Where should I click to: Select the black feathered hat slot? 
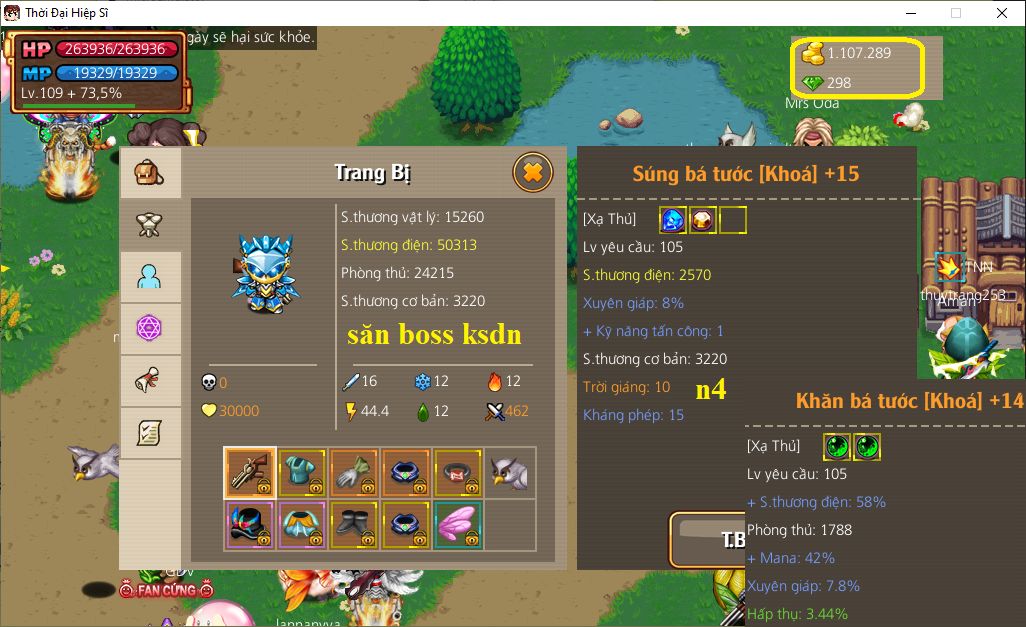pos(250,524)
